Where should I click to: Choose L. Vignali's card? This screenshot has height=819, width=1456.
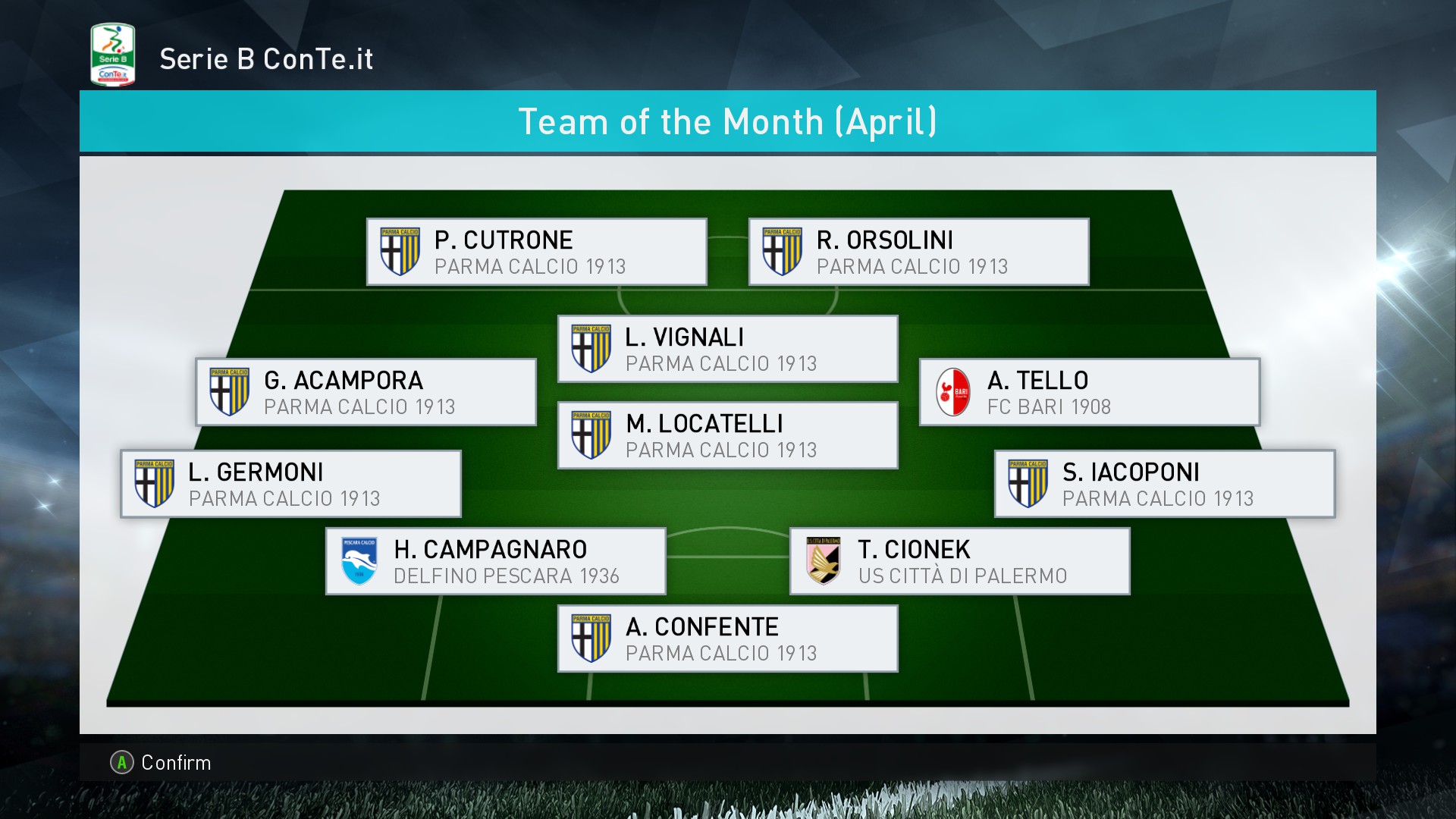(x=727, y=350)
